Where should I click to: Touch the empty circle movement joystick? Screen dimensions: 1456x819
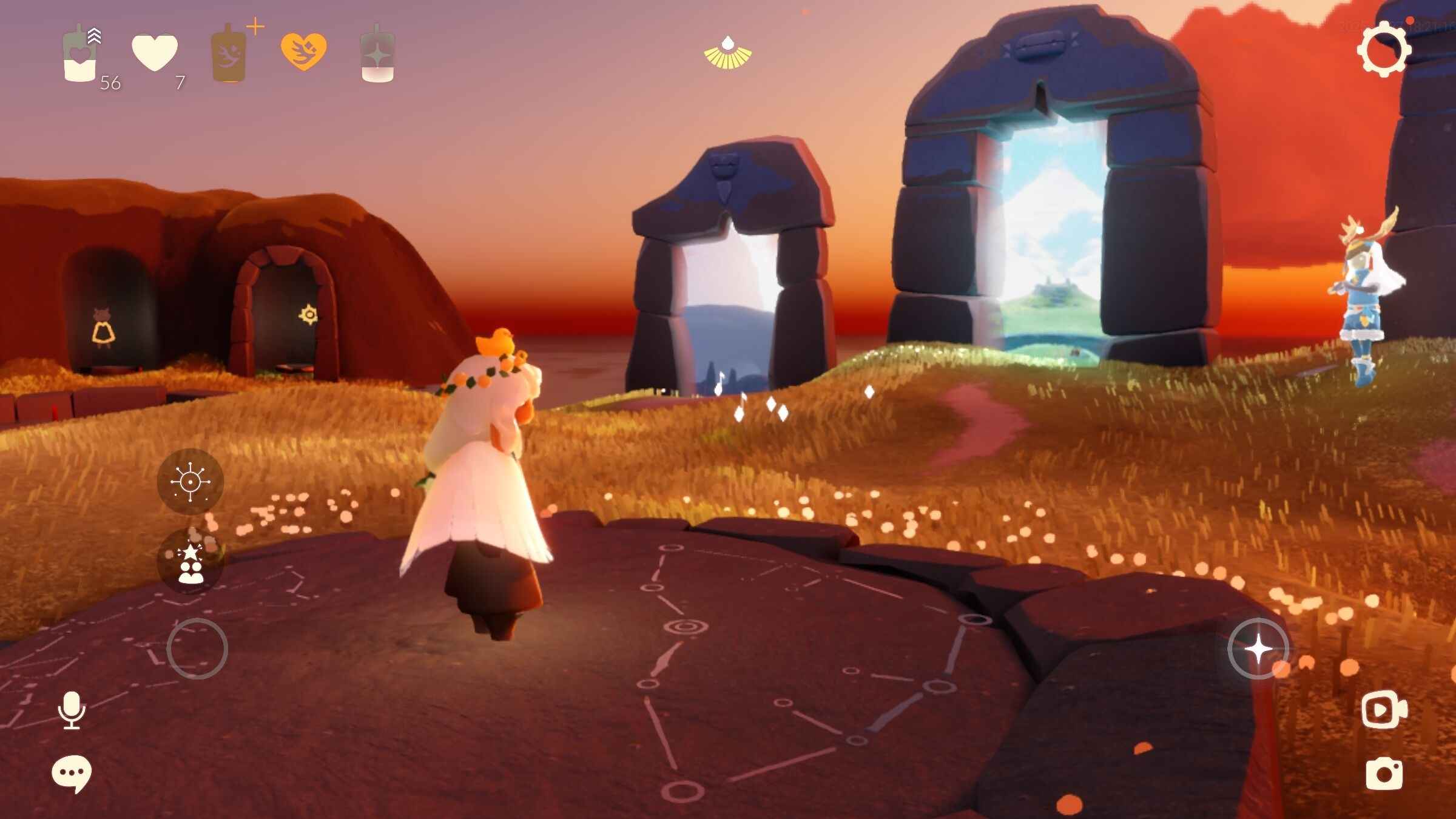[197, 649]
